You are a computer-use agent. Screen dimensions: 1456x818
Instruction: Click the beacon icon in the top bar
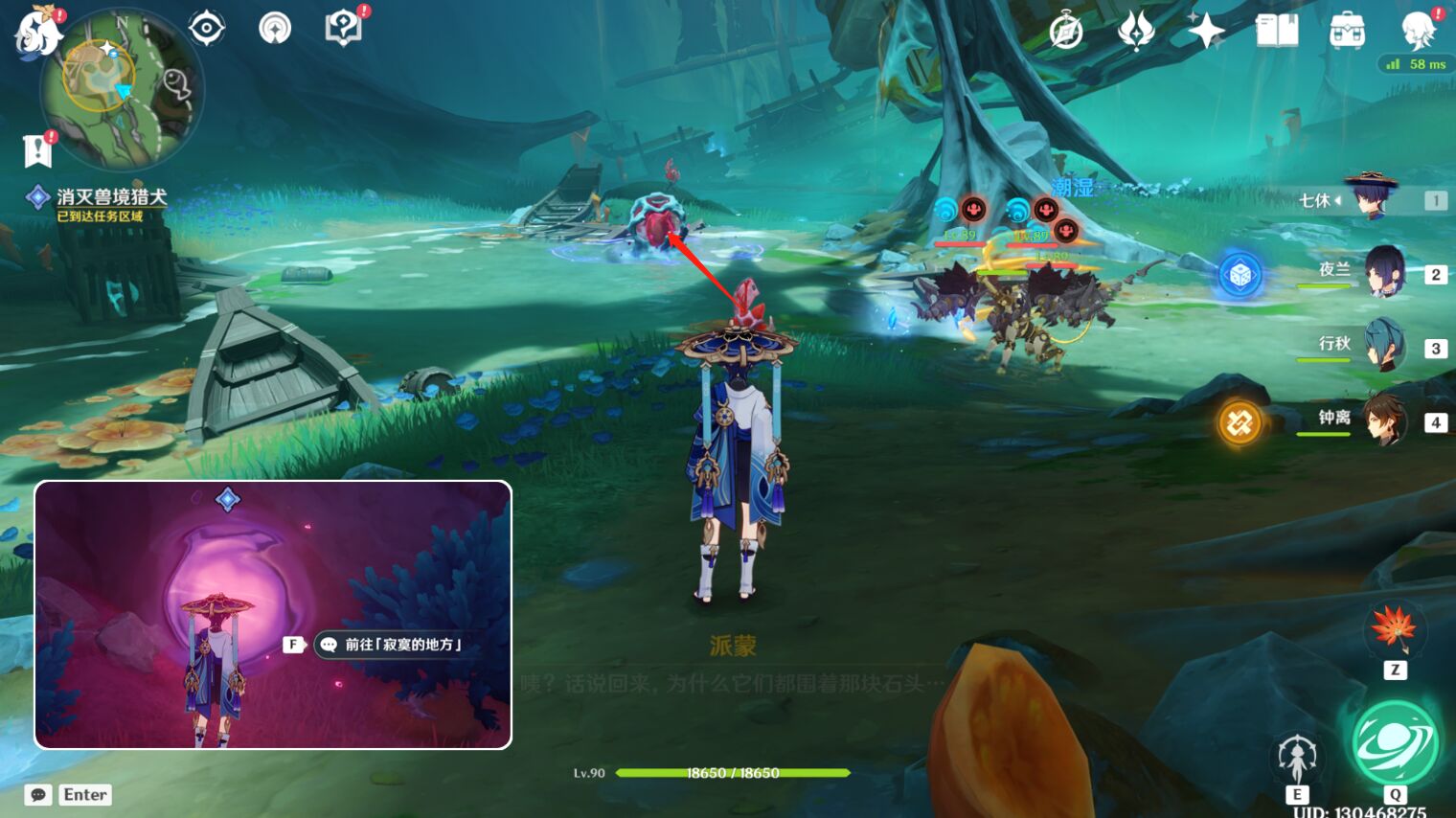point(275,27)
